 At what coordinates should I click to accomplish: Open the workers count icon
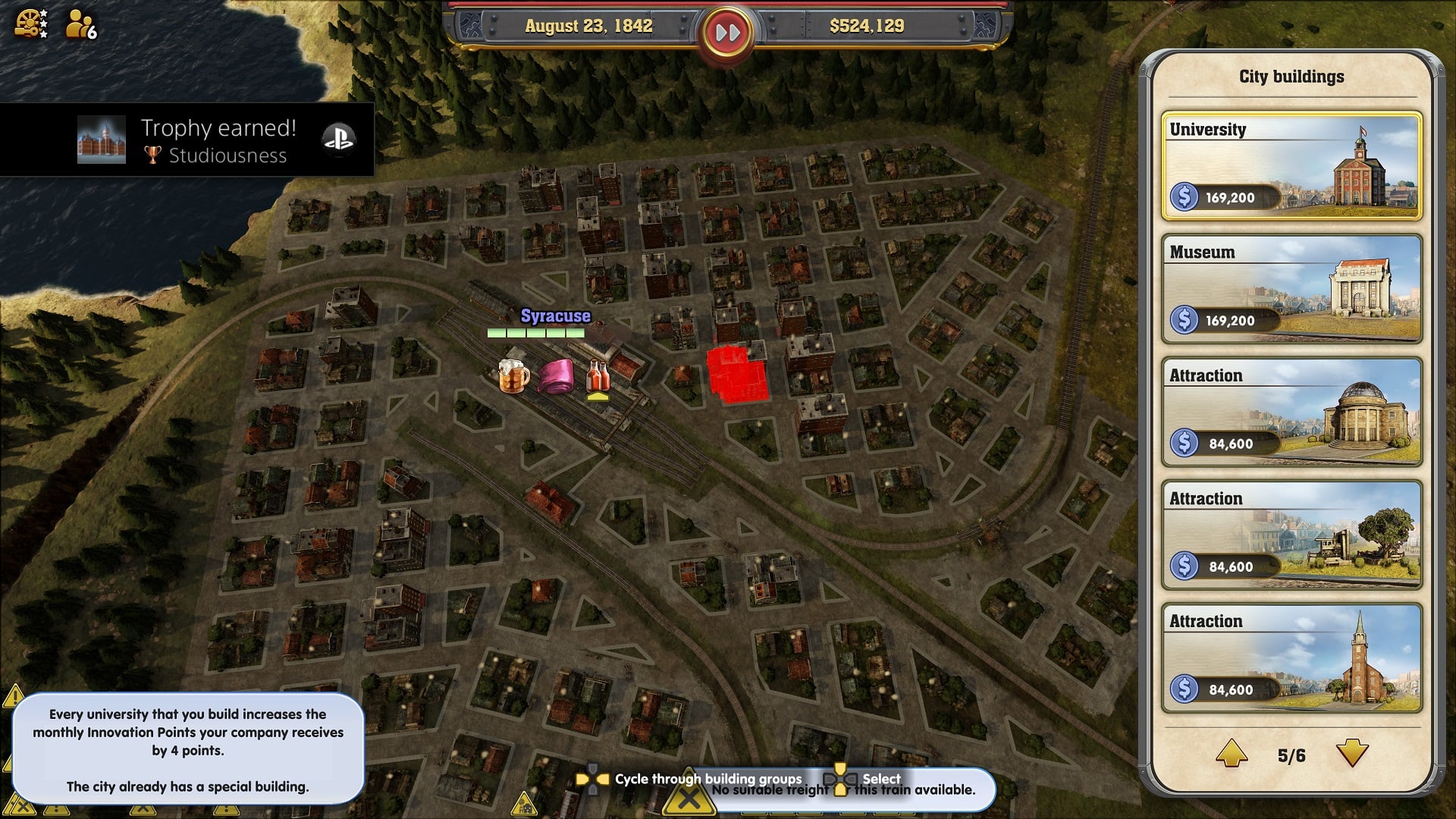(80, 24)
